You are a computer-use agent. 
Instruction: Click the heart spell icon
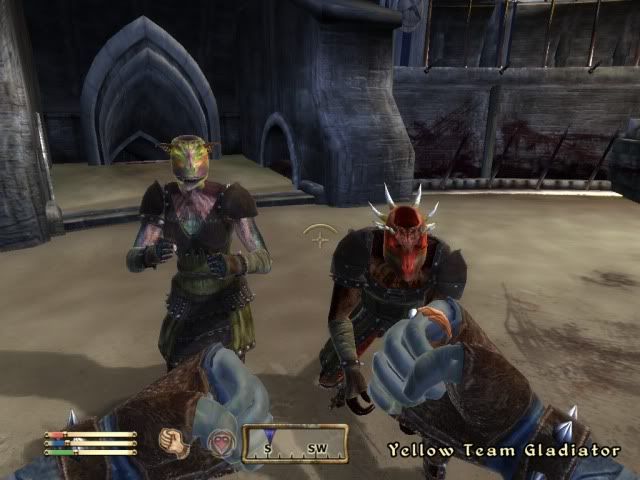219,442
